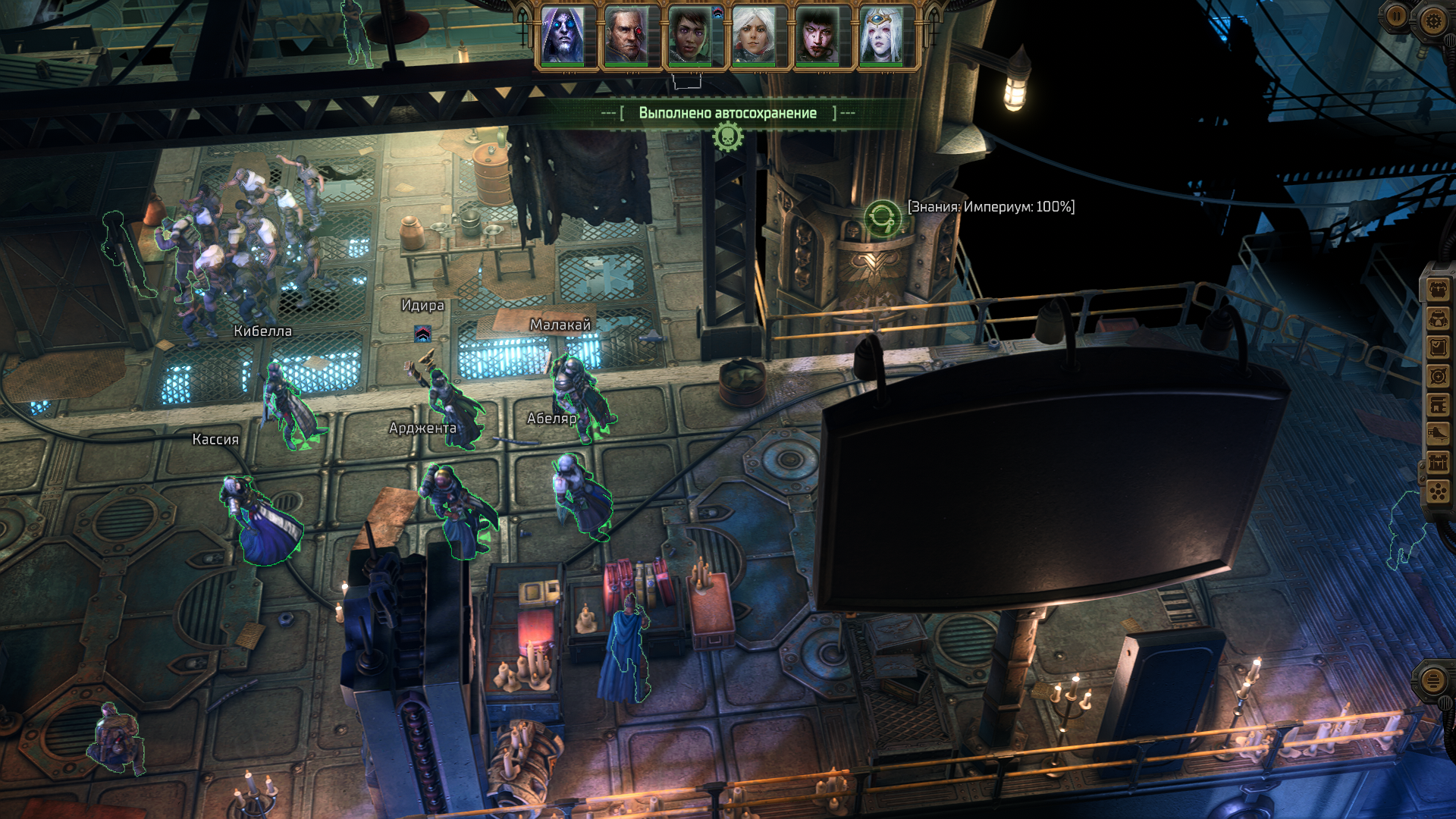Open the map via the crosshair icon
The image size is (1456, 819).
[x=1439, y=376]
